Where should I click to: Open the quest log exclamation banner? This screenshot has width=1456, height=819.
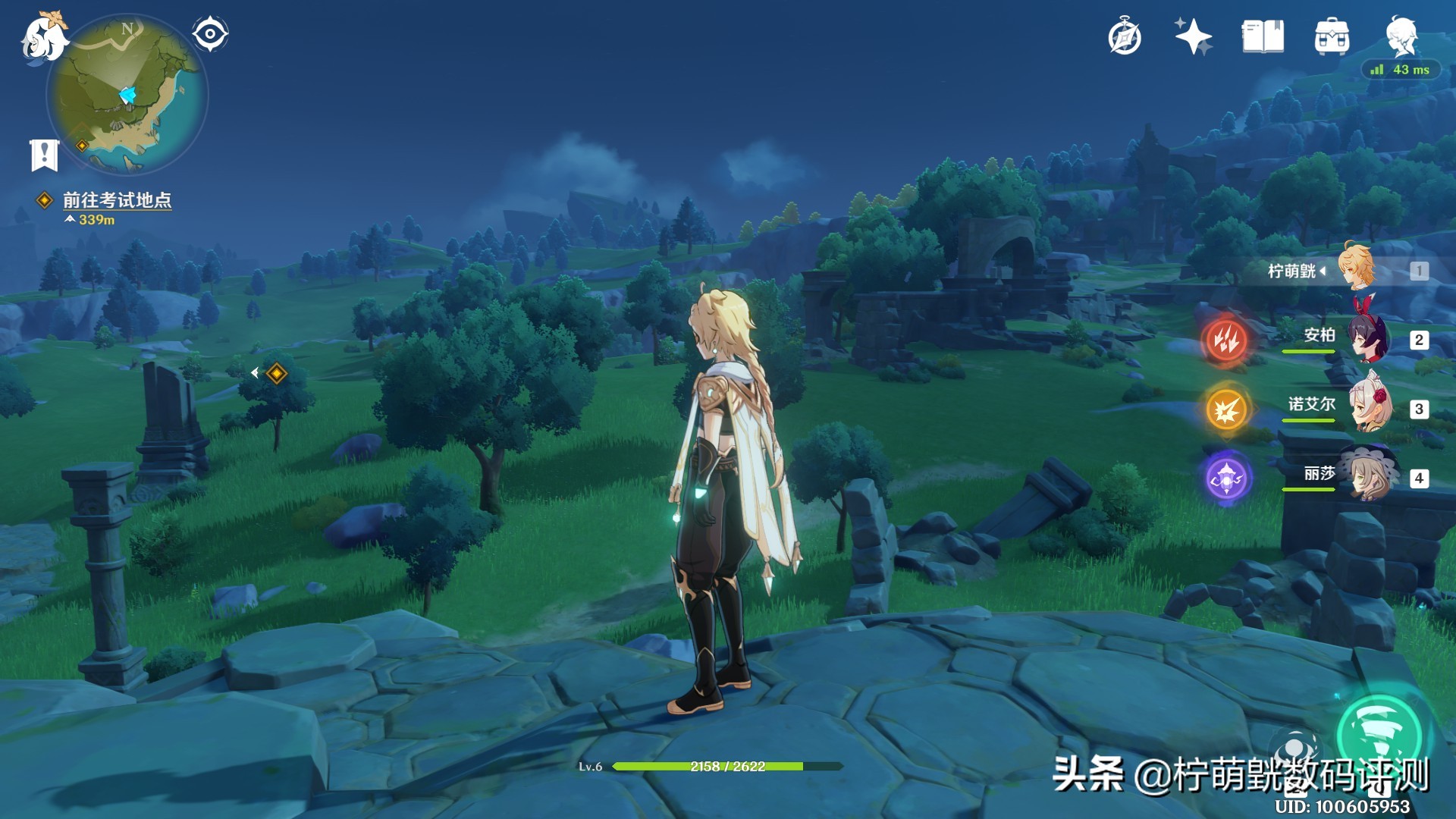(x=44, y=155)
